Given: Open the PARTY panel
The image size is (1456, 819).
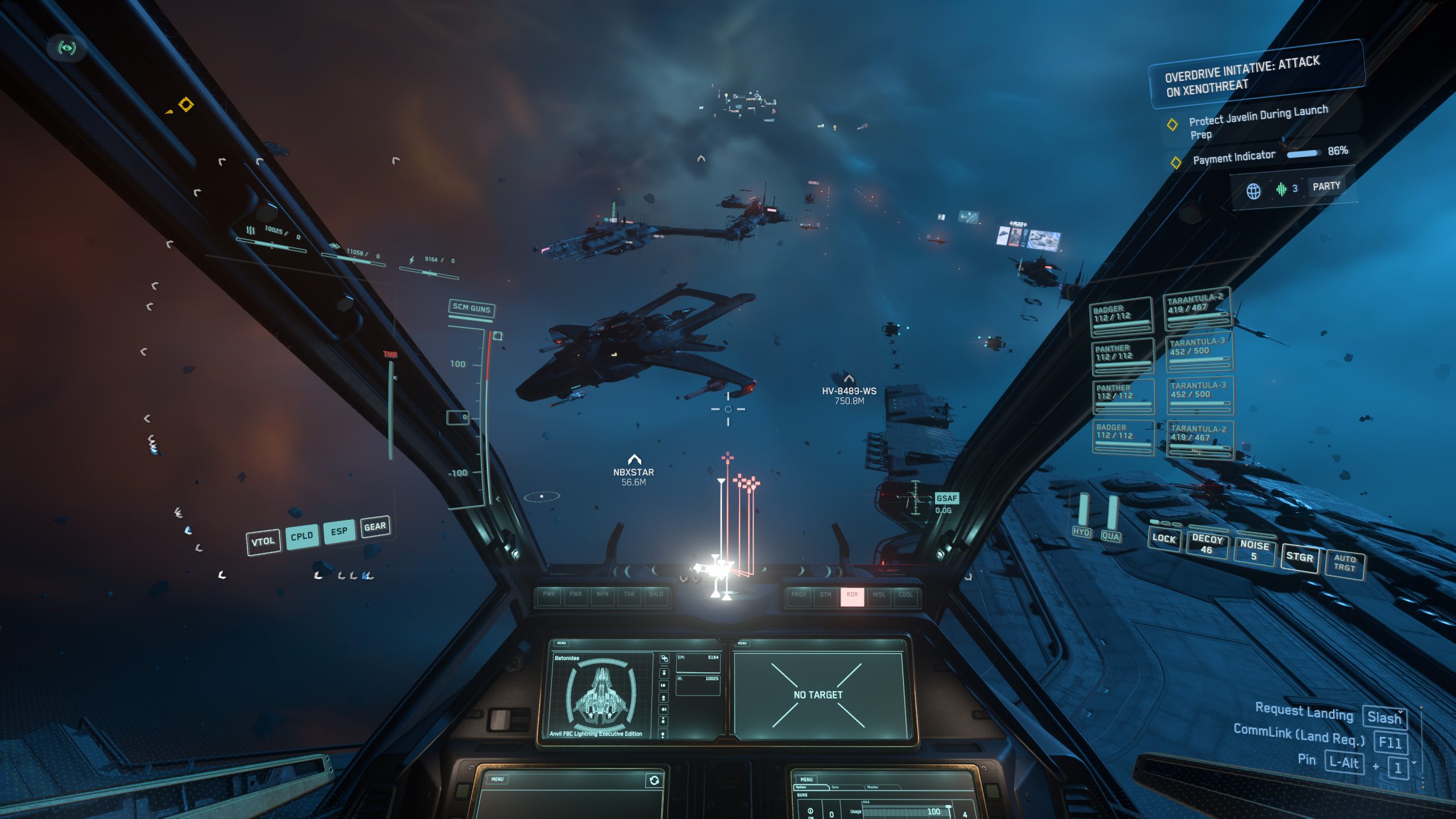Looking at the screenshot, I should pyautogui.click(x=1326, y=187).
